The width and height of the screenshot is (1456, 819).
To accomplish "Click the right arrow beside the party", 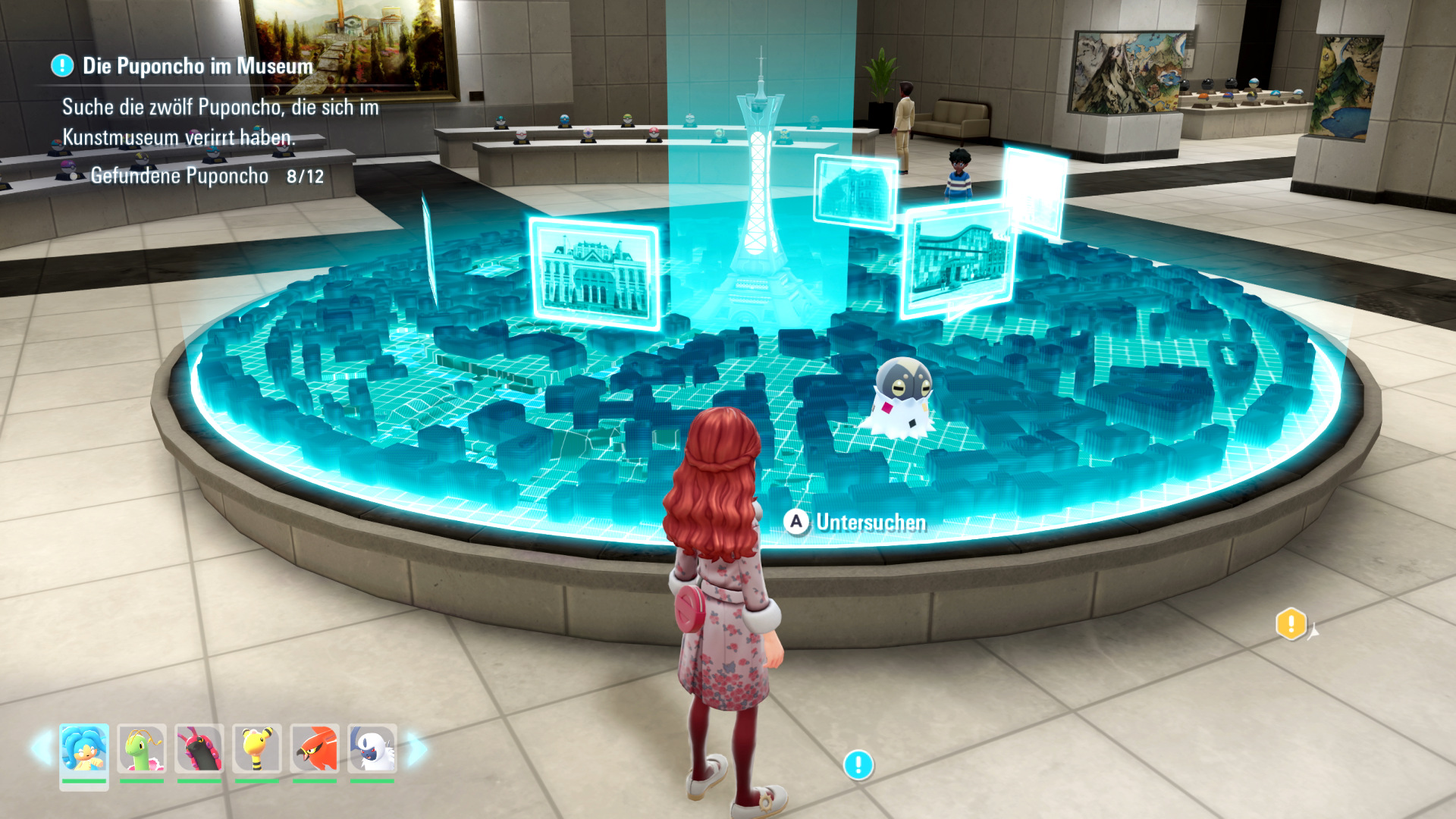I will pyautogui.click(x=416, y=748).
